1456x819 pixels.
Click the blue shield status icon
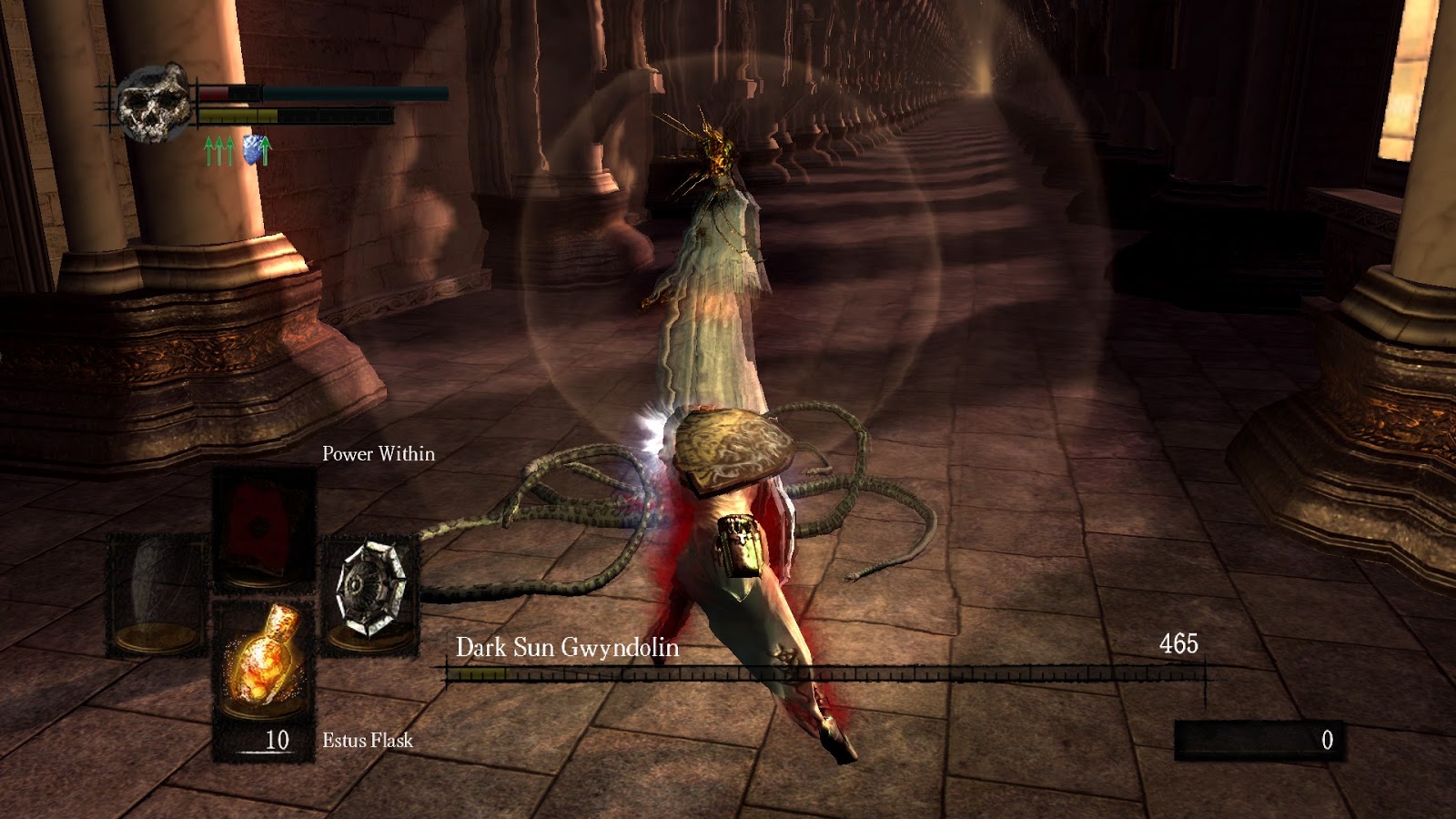[257, 149]
